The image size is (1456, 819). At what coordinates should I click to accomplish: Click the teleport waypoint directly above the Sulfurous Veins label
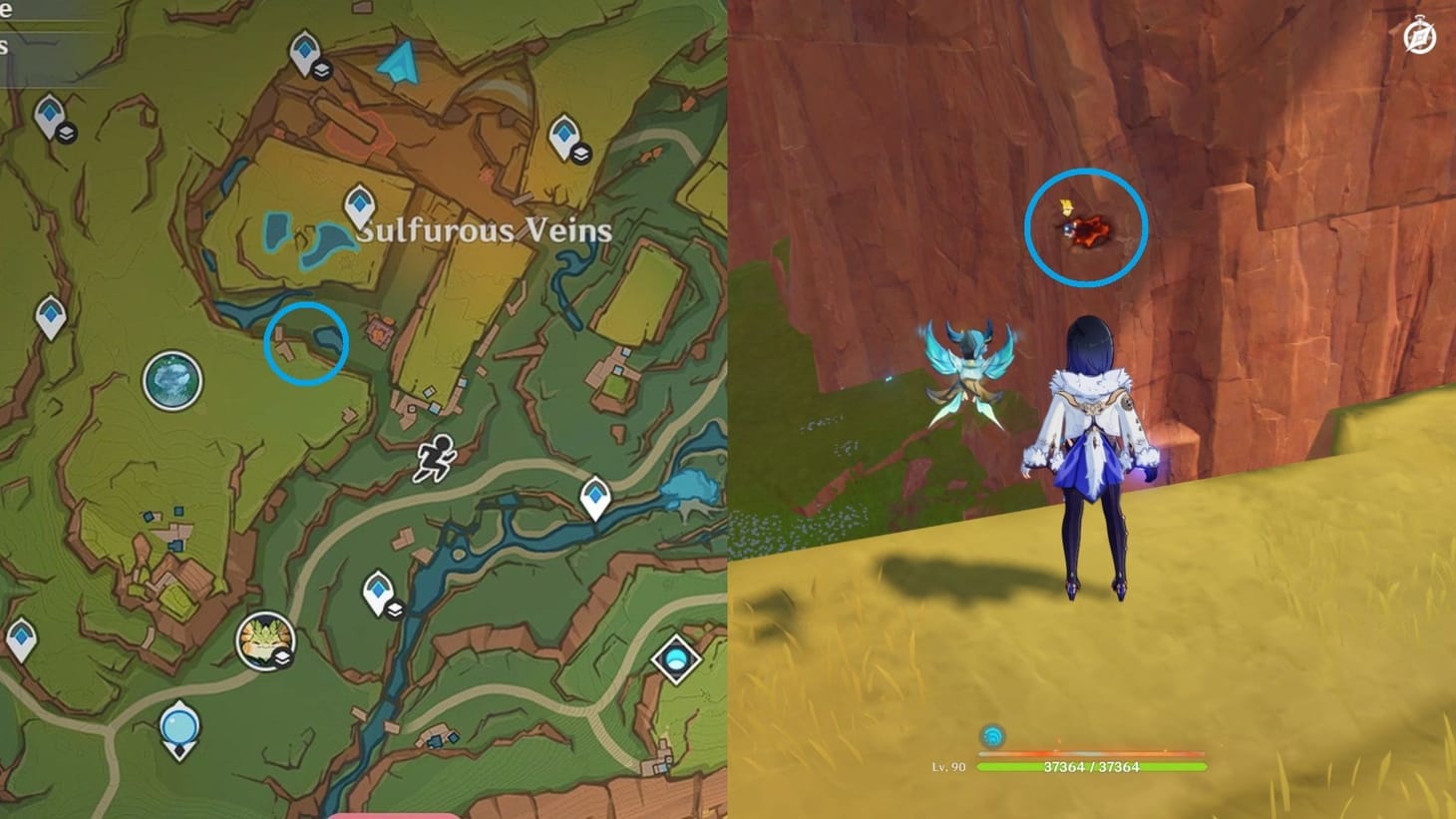click(x=359, y=203)
